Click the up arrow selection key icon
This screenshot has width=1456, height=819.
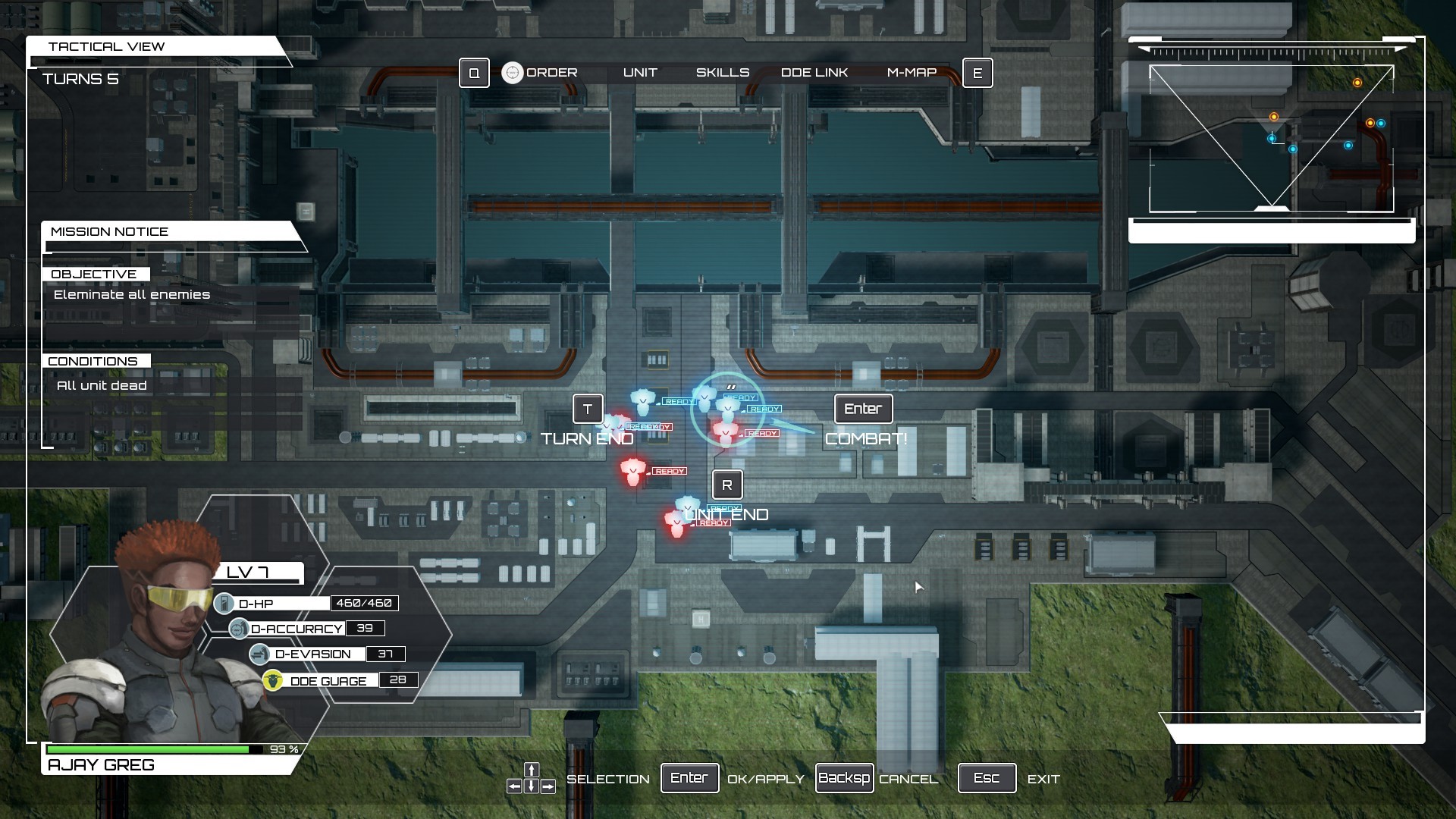pos(531,769)
